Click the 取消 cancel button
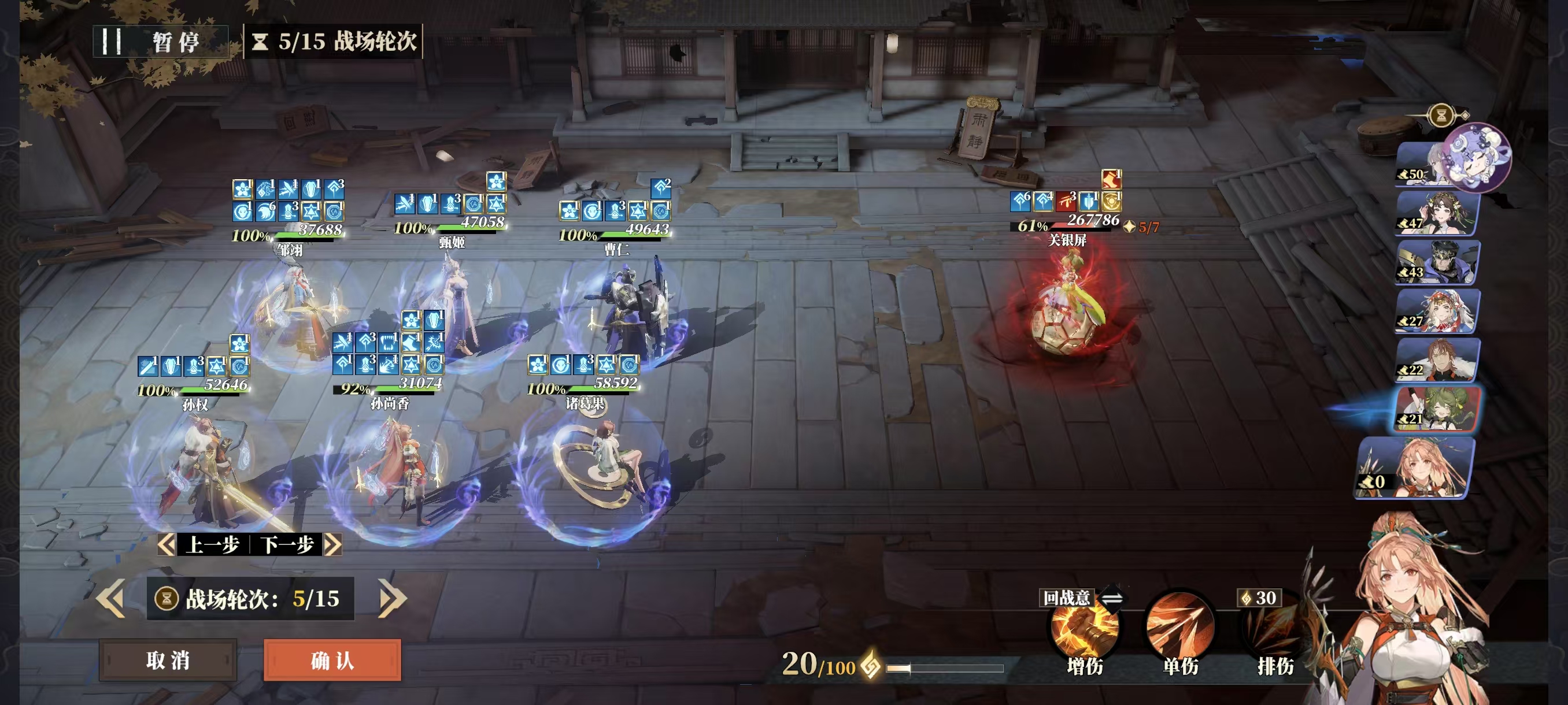1568x705 pixels. (168, 660)
